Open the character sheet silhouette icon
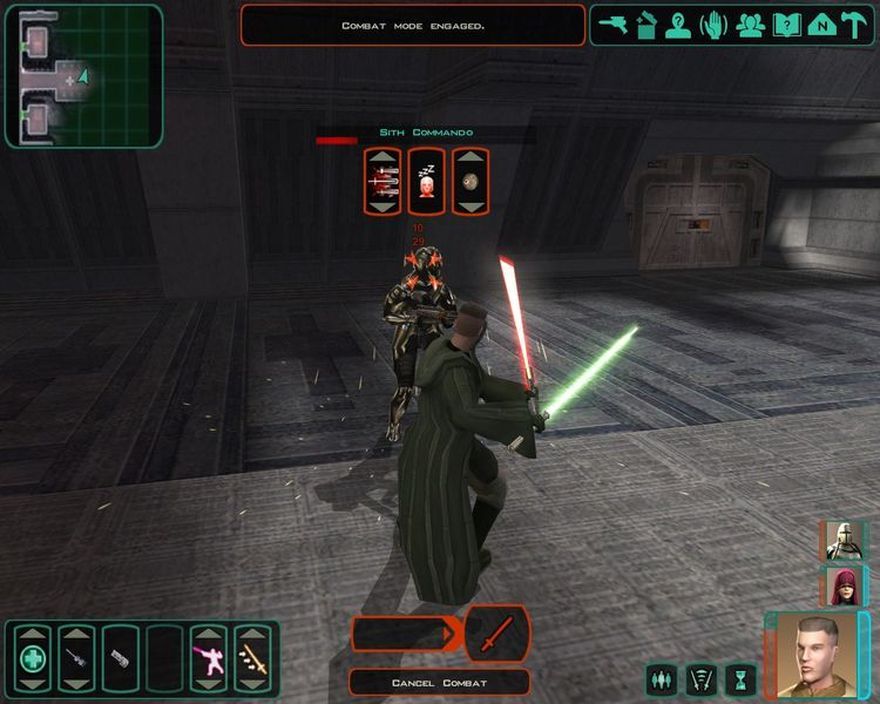880x704 pixels. pyautogui.click(x=679, y=25)
